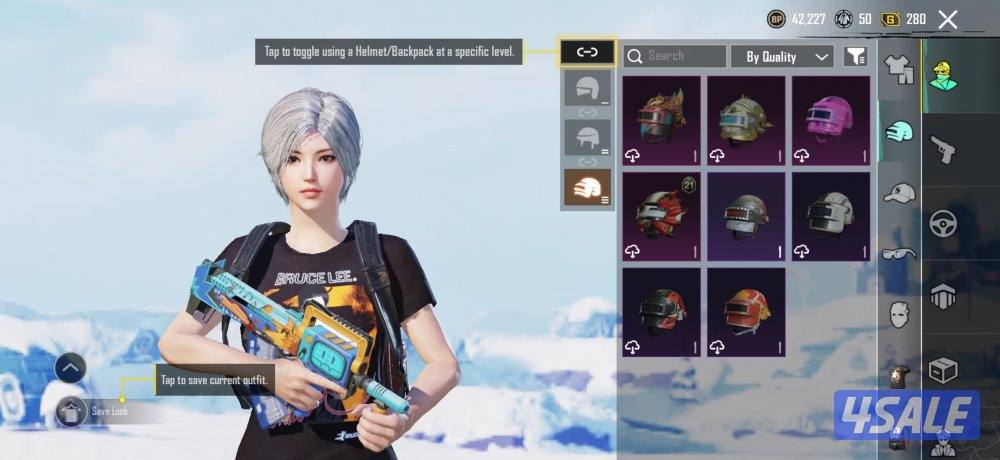Pick the spiky red-feathered helmet skin
This screenshot has height=460, width=1000.
coord(660,120)
